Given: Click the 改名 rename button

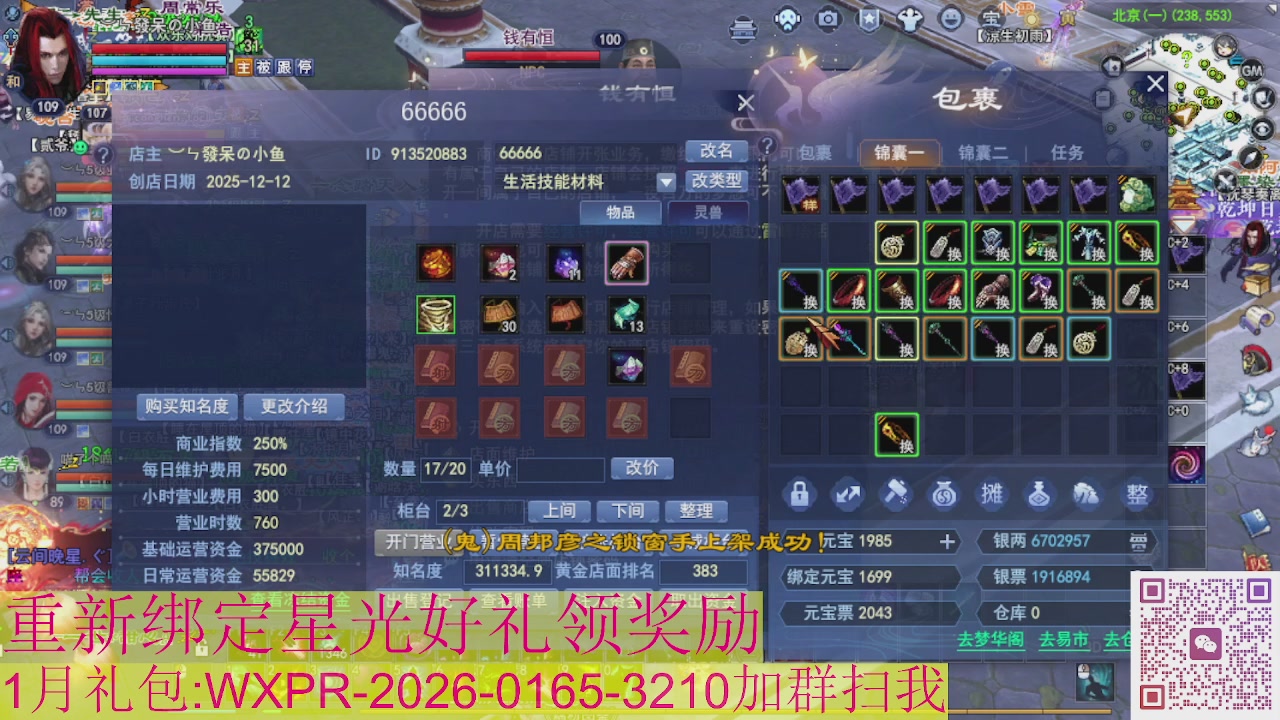Looking at the screenshot, I should click(718, 152).
